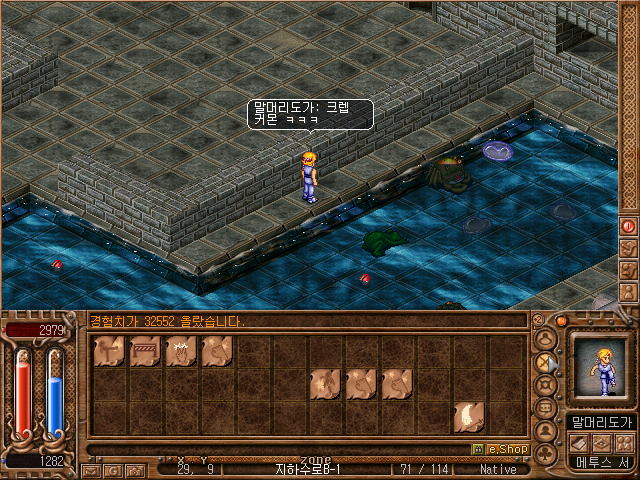Click the red power button on the side panel
Screen dimensions: 640x480
click(629, 227)
